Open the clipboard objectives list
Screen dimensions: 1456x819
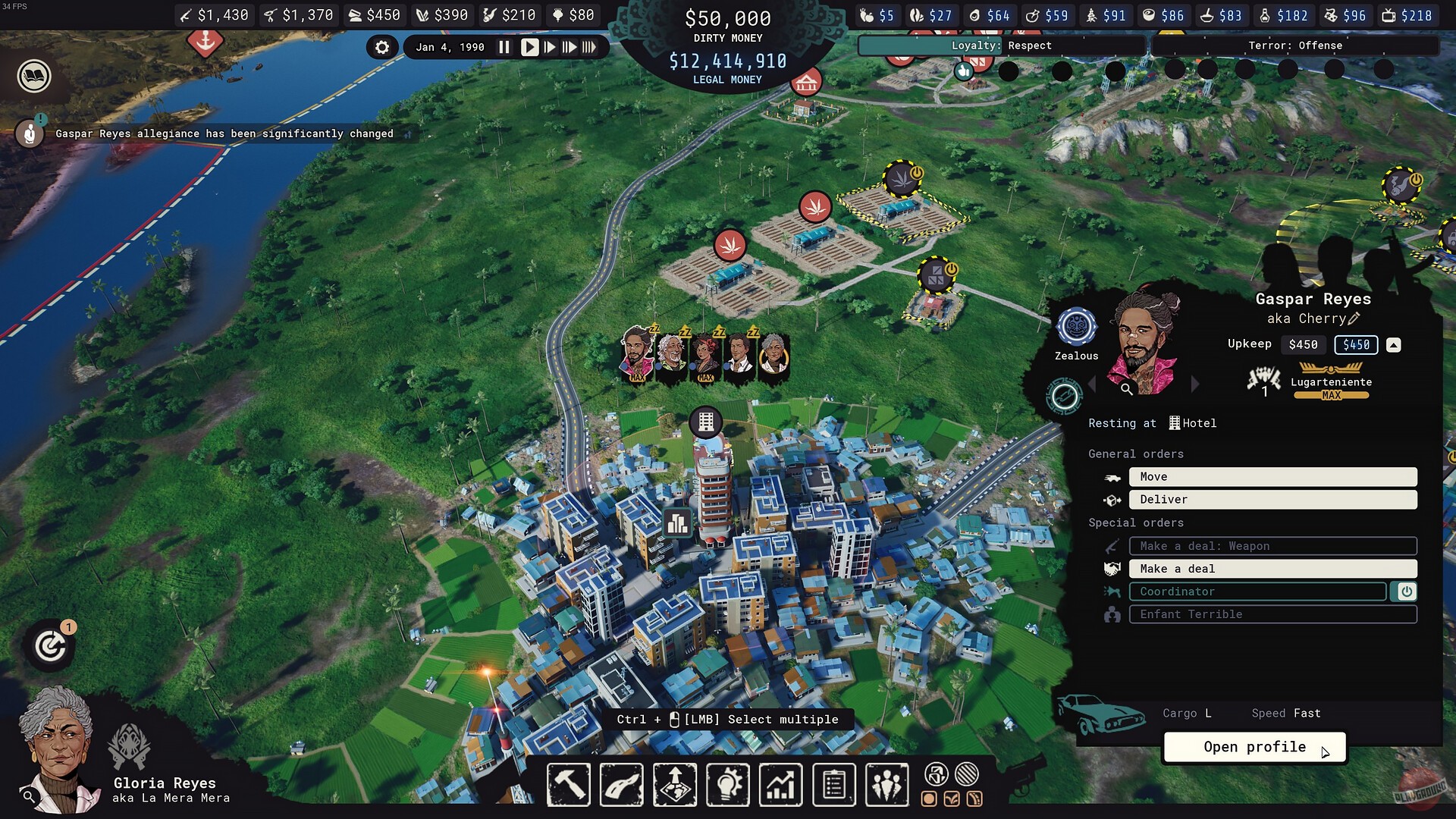pyautogui.click(x=833, y=785)
